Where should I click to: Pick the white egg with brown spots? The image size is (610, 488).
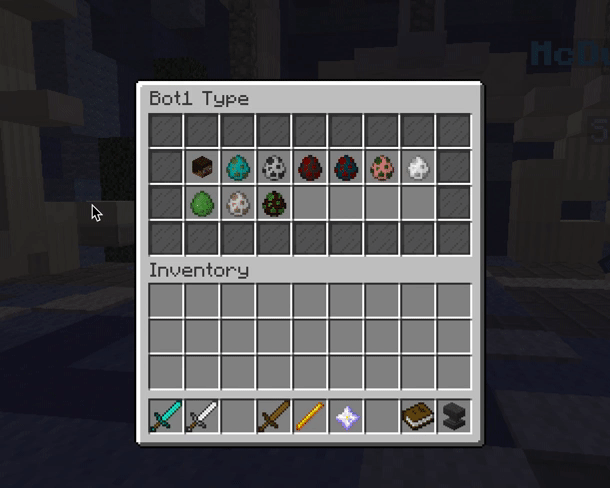coord(238,203)
